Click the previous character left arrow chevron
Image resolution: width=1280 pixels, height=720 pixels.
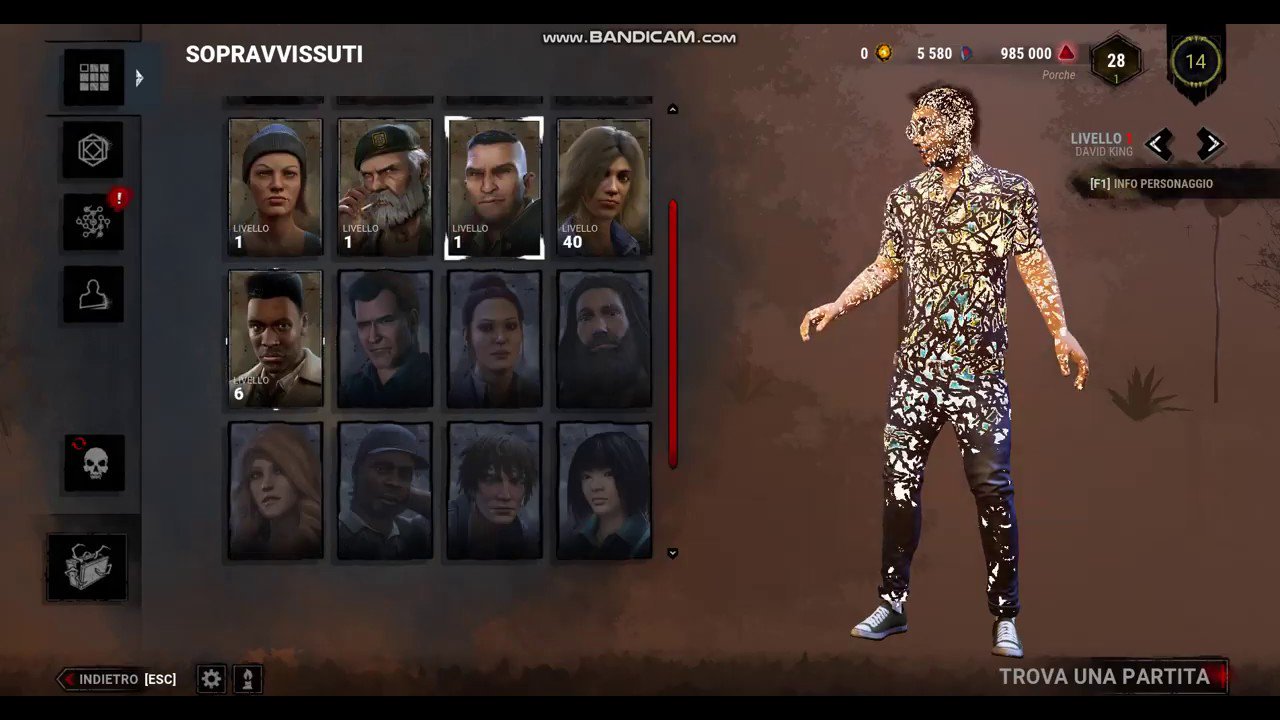pyautogui.click(x=1157, y=144)
